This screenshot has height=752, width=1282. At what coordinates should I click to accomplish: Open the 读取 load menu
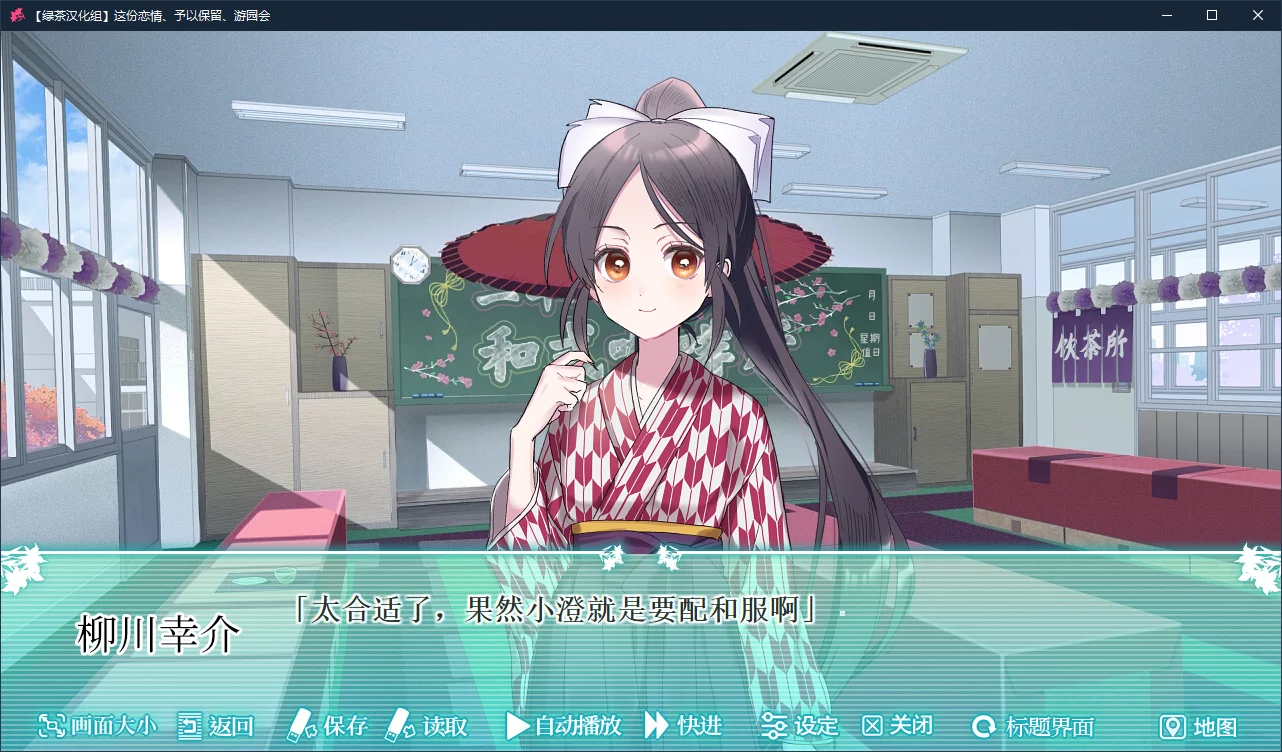427,726
